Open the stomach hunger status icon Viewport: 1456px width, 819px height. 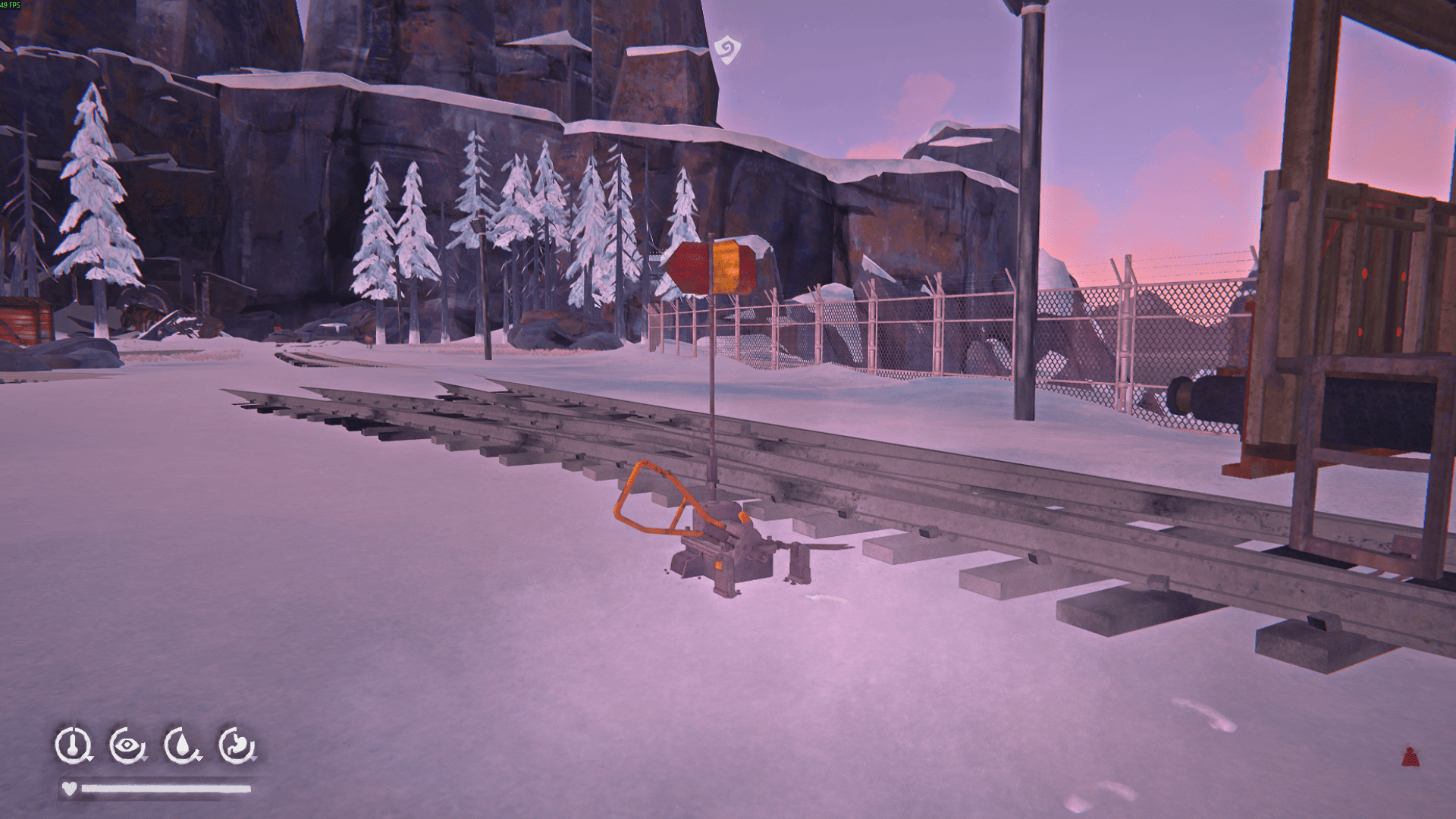[236, 745]
